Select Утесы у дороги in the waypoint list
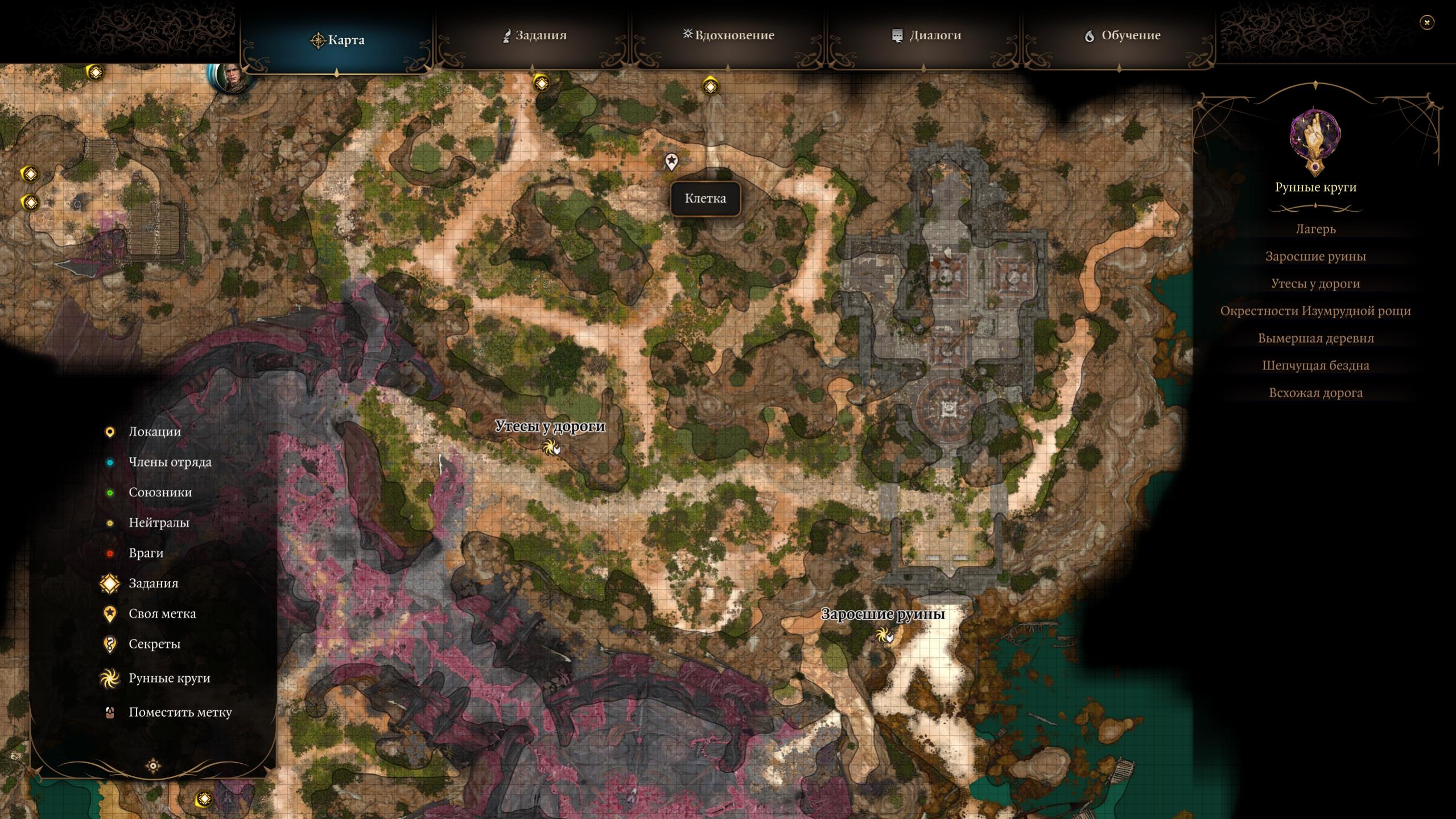Screen dimensions: 1456x819 [1315, 283]
